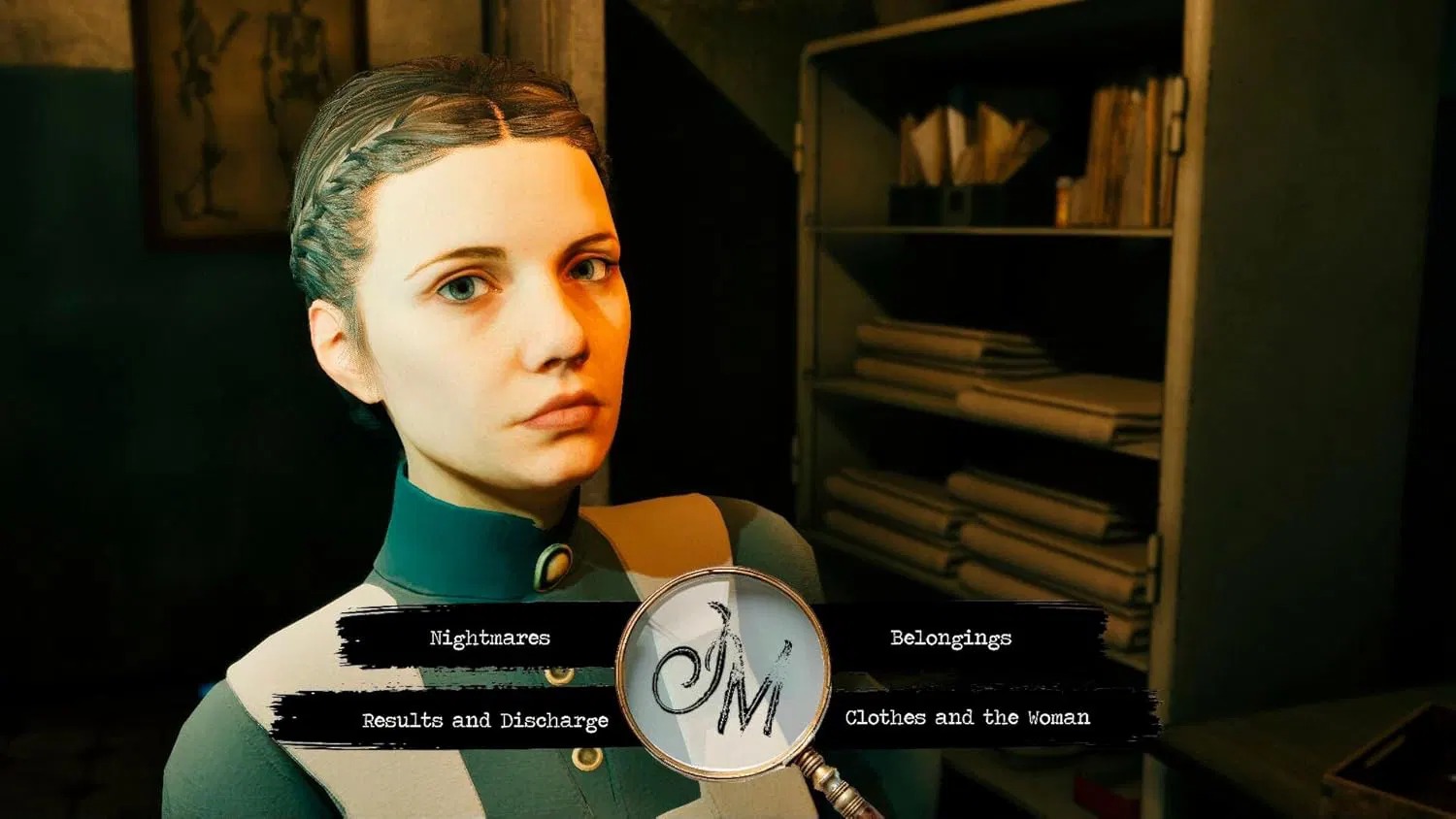This screenshot has width=1456, height=819.
Task: Choose the Belongings dialogue option
Action: click(x=950, y=639)
